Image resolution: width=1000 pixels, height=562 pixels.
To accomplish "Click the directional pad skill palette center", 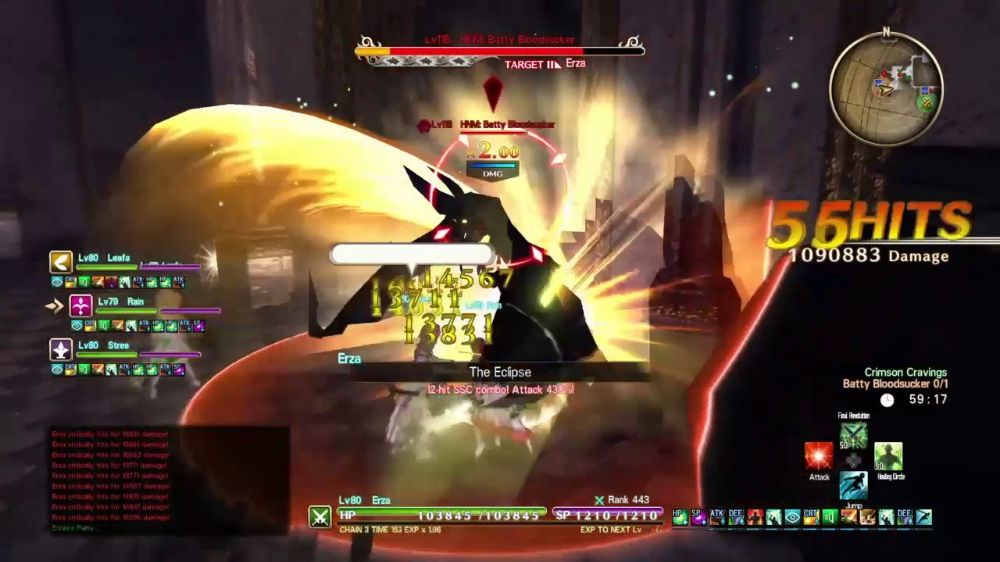I will click(x=853, y=460).
